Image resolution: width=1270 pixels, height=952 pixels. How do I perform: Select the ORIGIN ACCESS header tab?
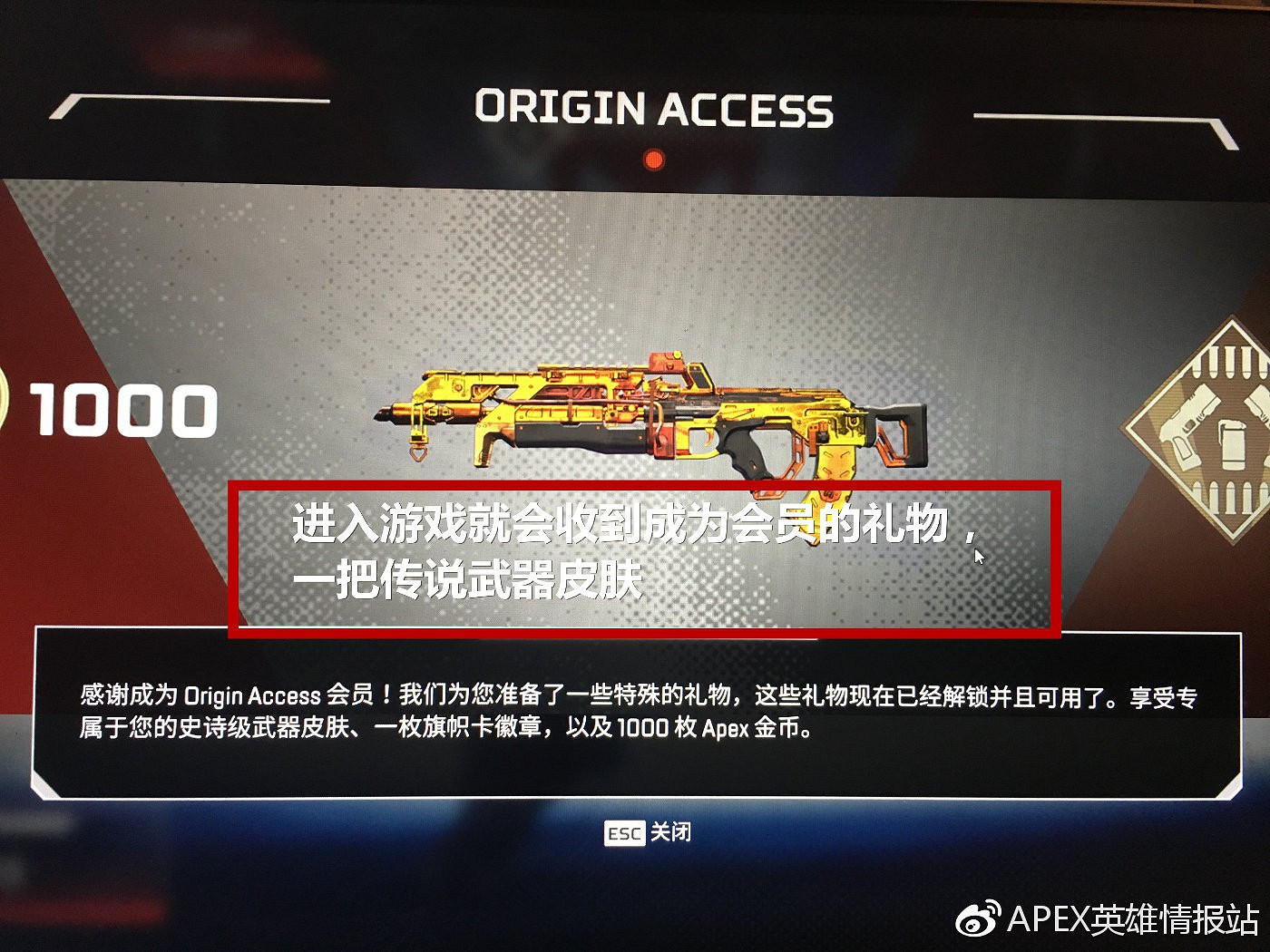pyautogui.click(x=651, y=109)
